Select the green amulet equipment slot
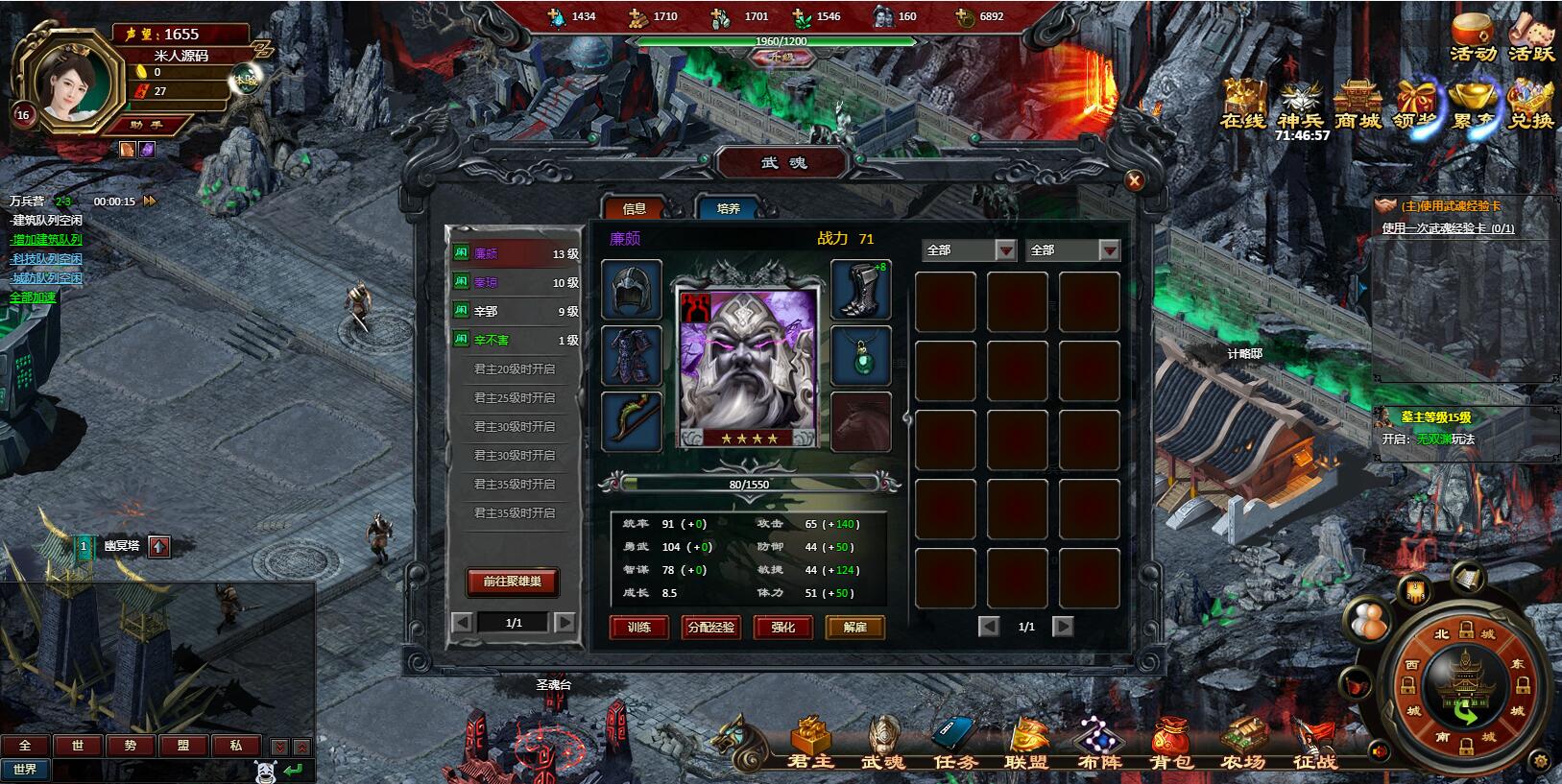The width and height of the screenshot is (1562, 784). 860,355
